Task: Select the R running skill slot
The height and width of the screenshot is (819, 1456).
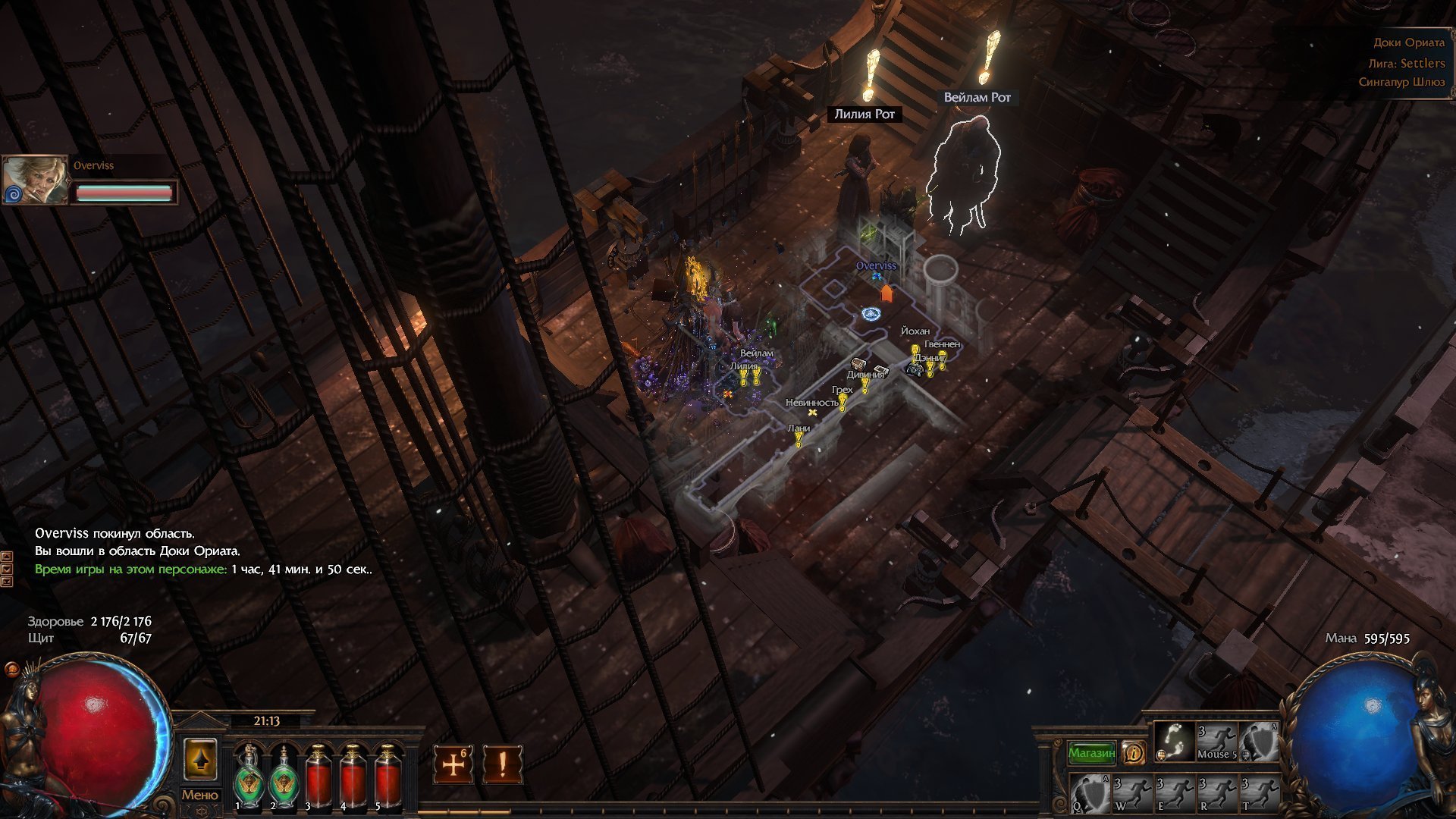Action: tap(1217, 793)
